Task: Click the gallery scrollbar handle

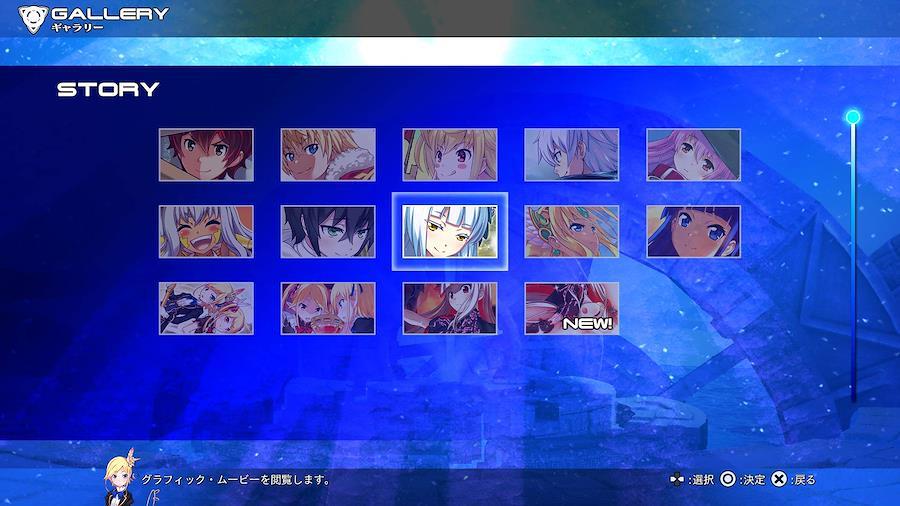Action: pos(853,117)
